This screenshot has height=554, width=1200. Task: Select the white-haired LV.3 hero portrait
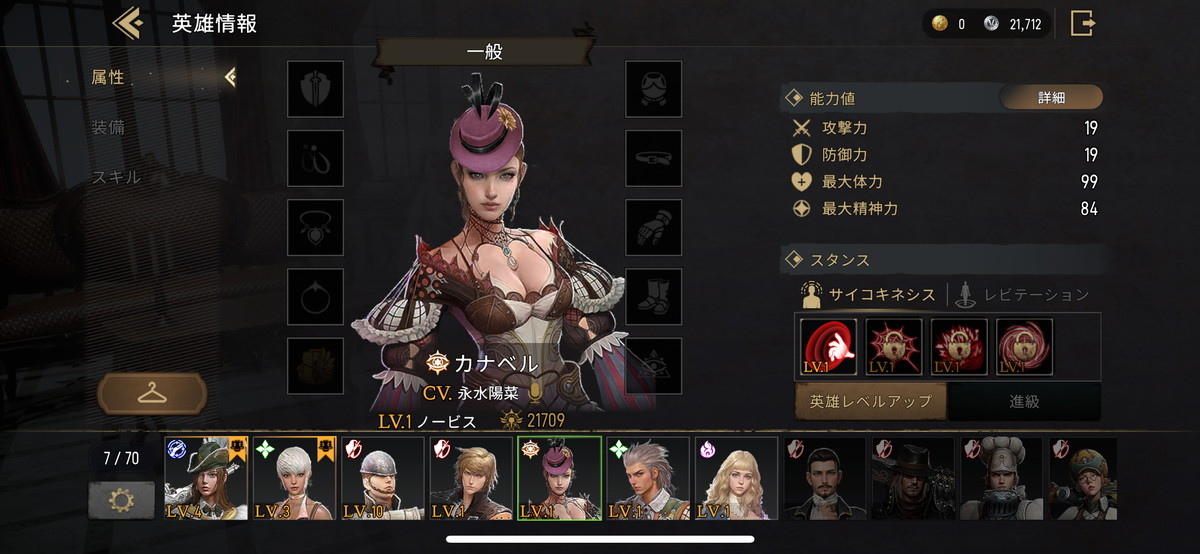pyautogui.click(x=294, y=478)
